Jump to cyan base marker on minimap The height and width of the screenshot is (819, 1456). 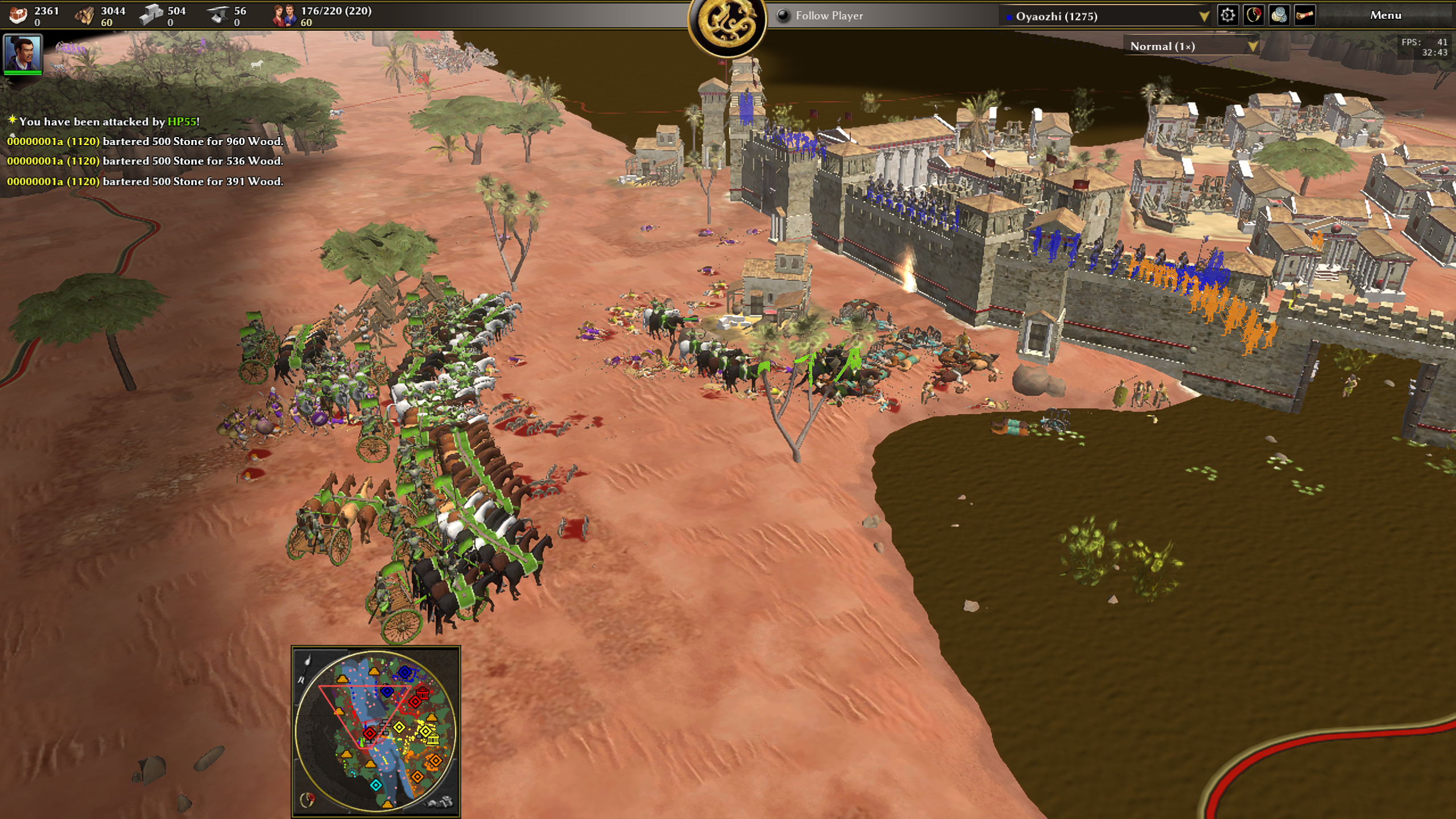coord(376,785)
